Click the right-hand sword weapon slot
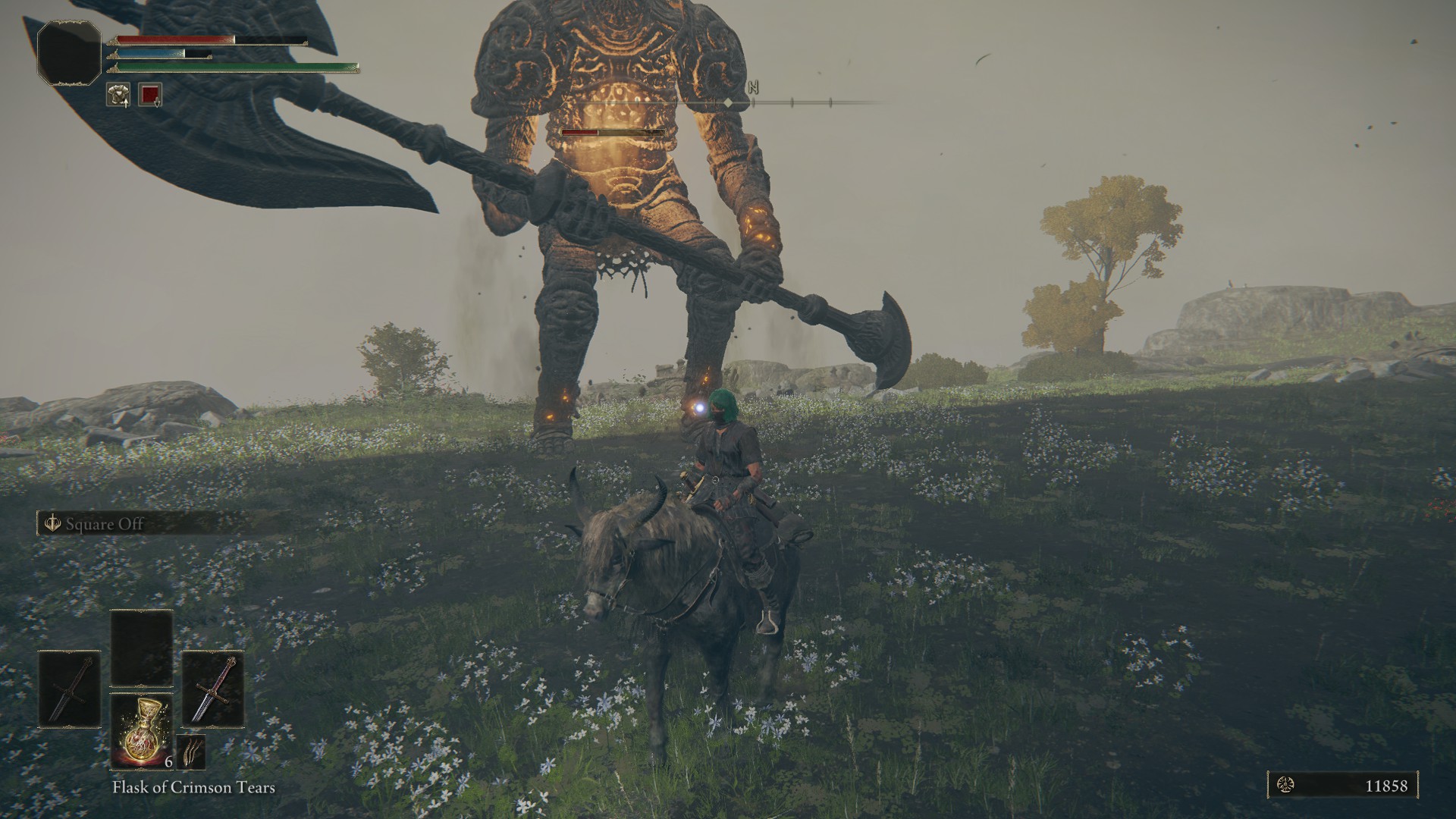 [213, 689]
